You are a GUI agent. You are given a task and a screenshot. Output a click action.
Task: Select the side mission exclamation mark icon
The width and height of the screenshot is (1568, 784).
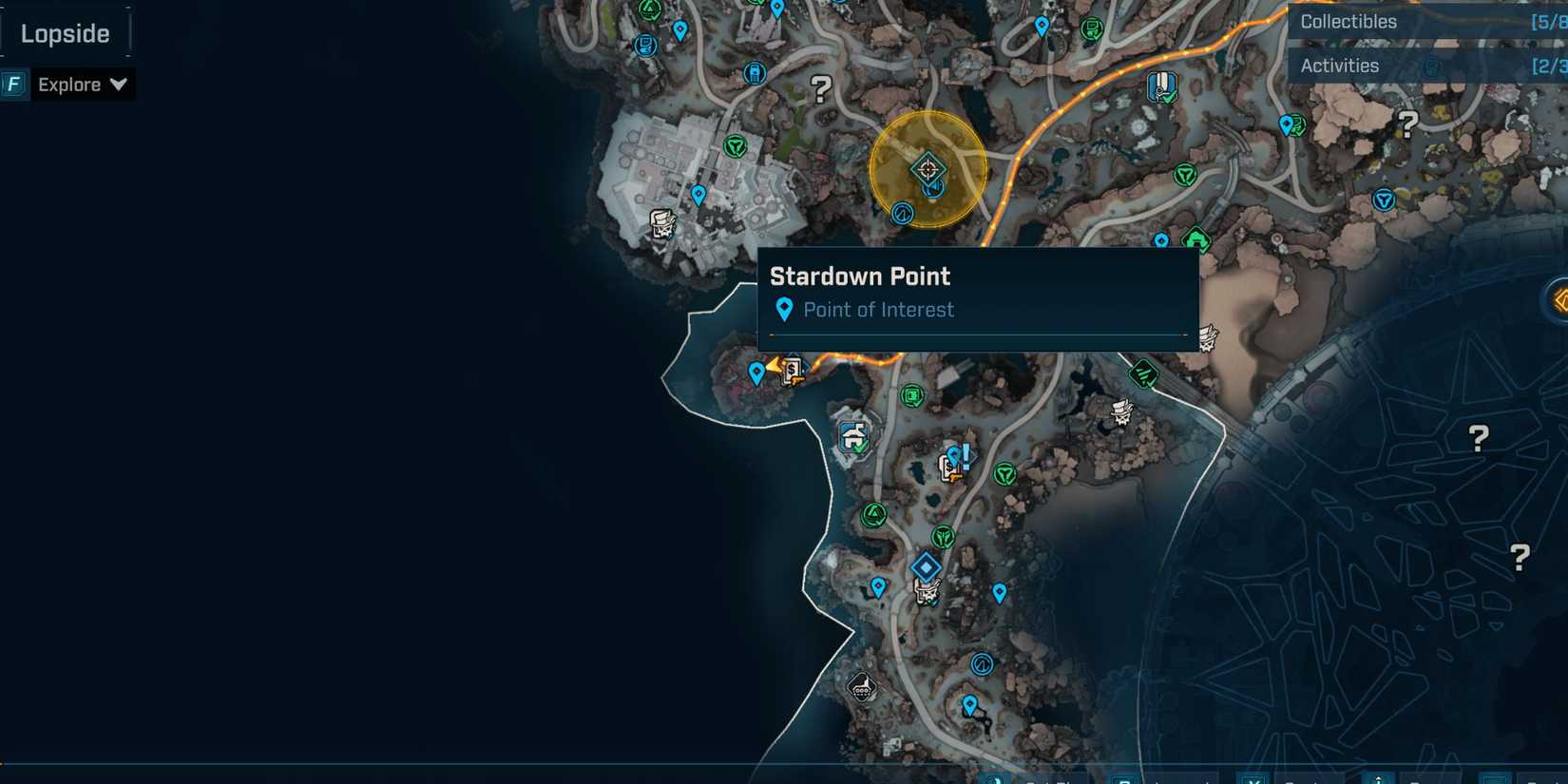[x=965, y=454]
